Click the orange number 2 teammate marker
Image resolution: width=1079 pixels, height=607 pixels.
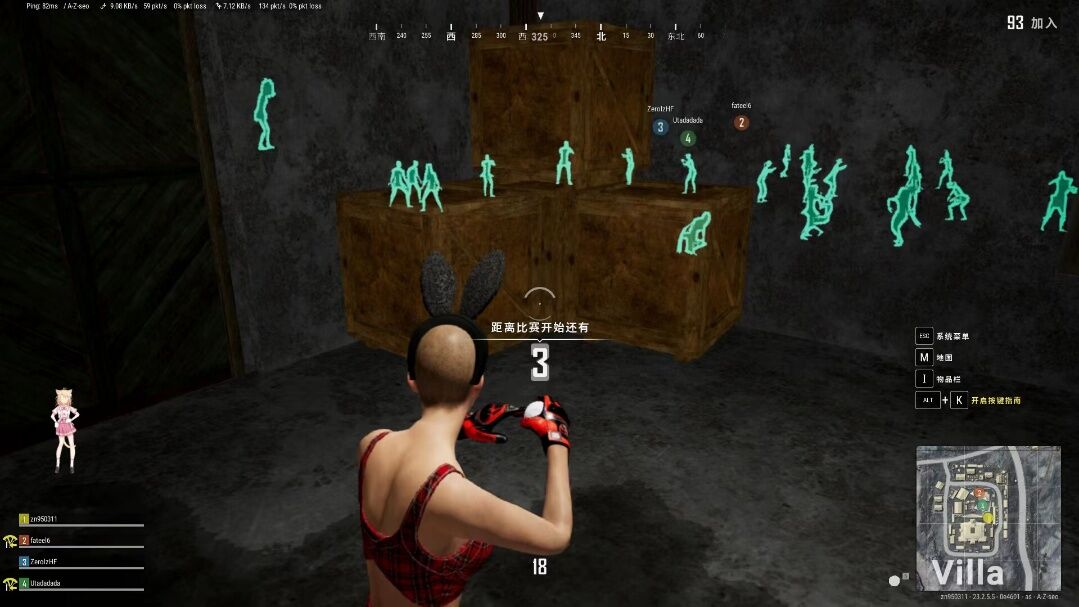(x=741, y=123)
